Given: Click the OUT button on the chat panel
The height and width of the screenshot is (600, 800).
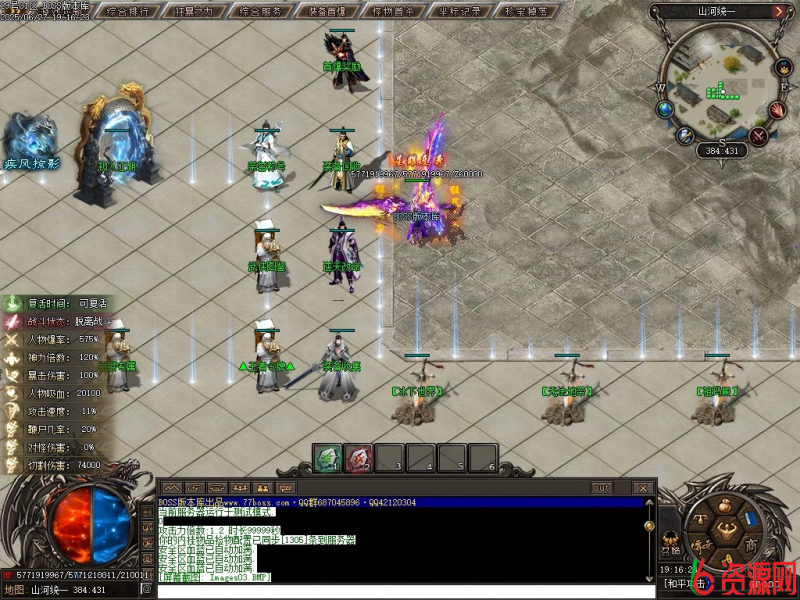Looking at the screenshot, I should 601,488.
